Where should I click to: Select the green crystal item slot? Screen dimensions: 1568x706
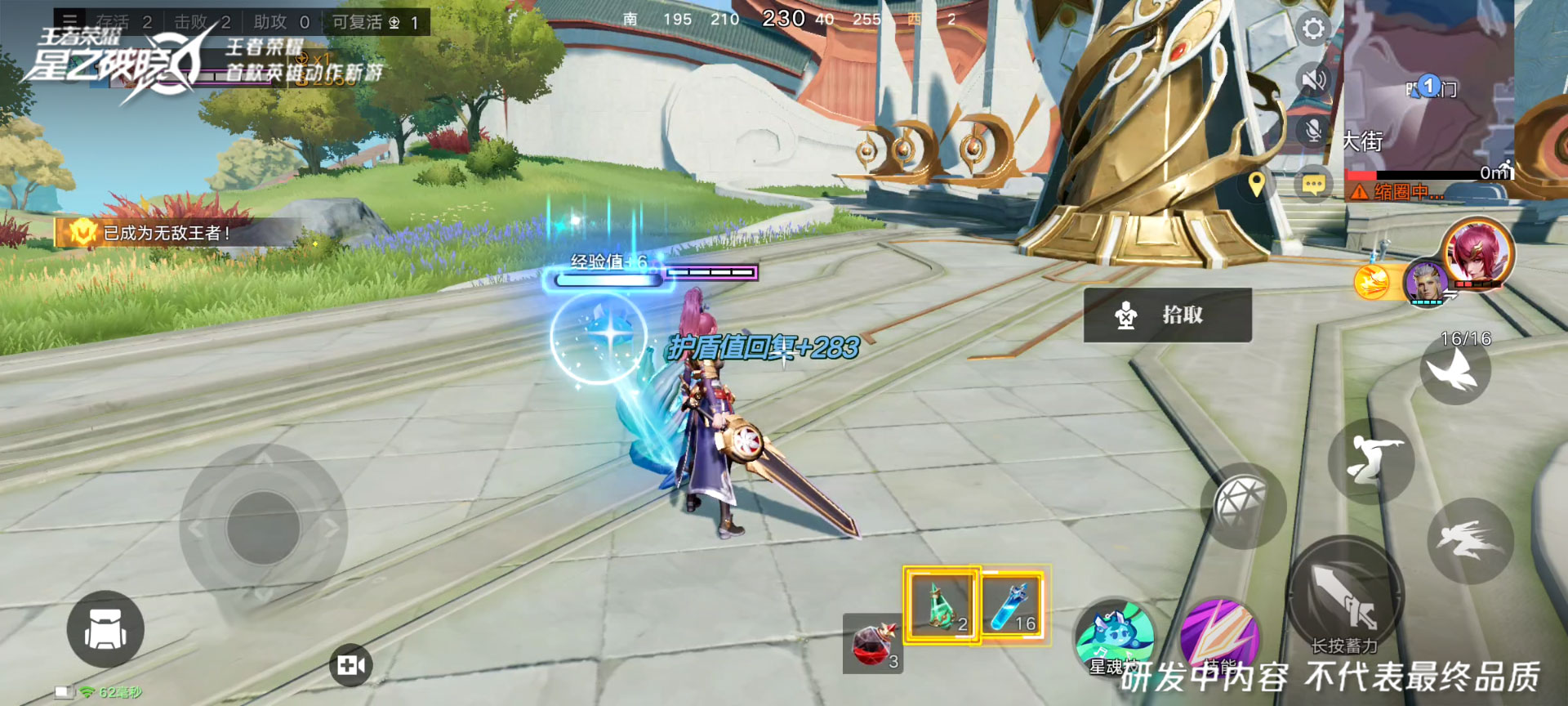click(x=941, y=605)
